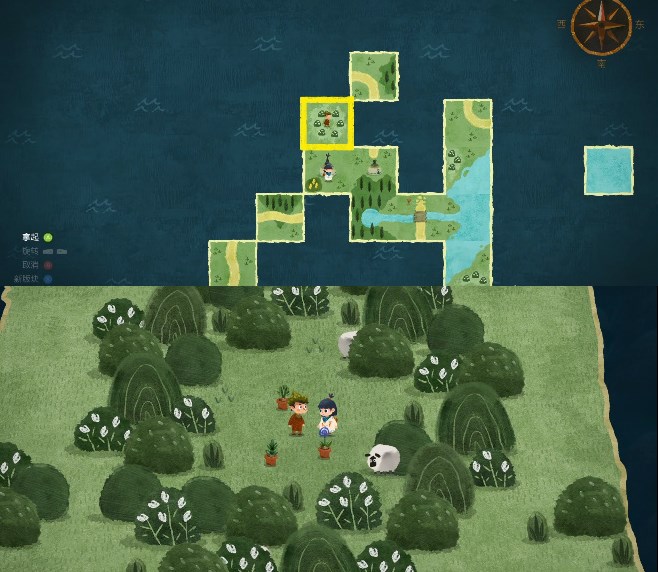Select the dark forest tile where the river begins
Viewport: 658px width, 572px height.
tap(374, 217)
